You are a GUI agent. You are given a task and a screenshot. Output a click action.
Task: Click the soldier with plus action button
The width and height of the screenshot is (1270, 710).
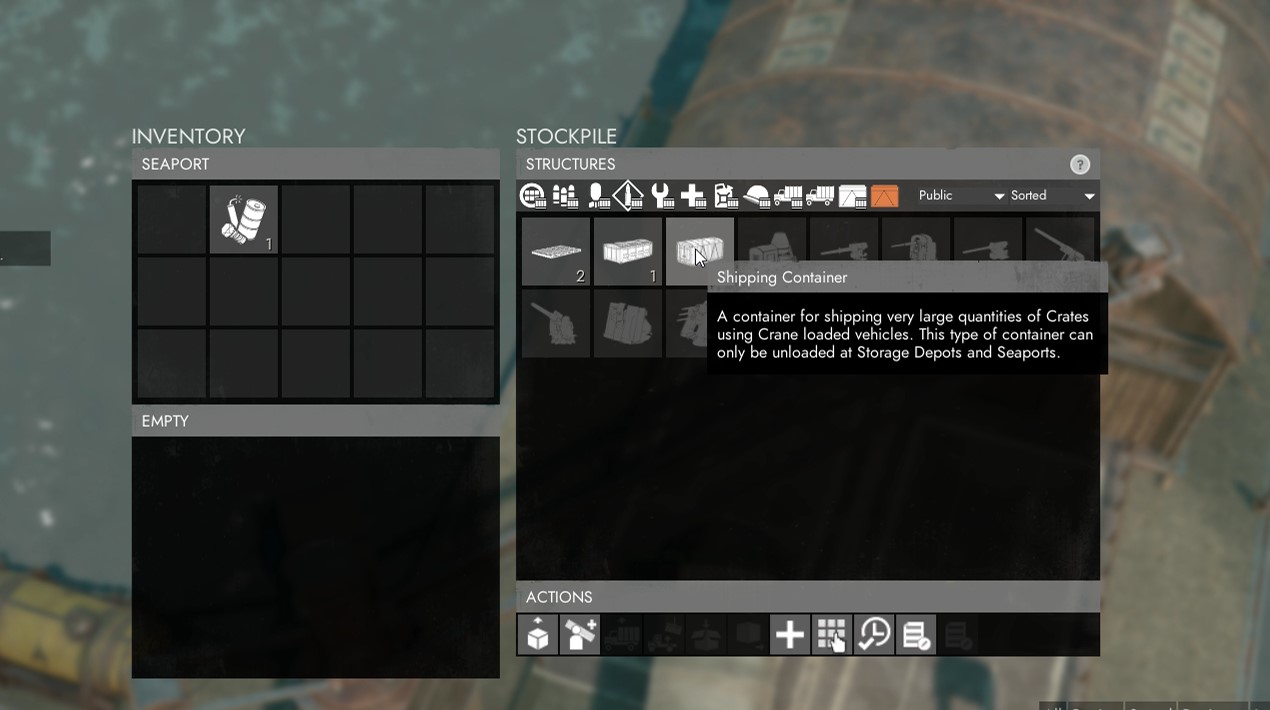(580, 635)
